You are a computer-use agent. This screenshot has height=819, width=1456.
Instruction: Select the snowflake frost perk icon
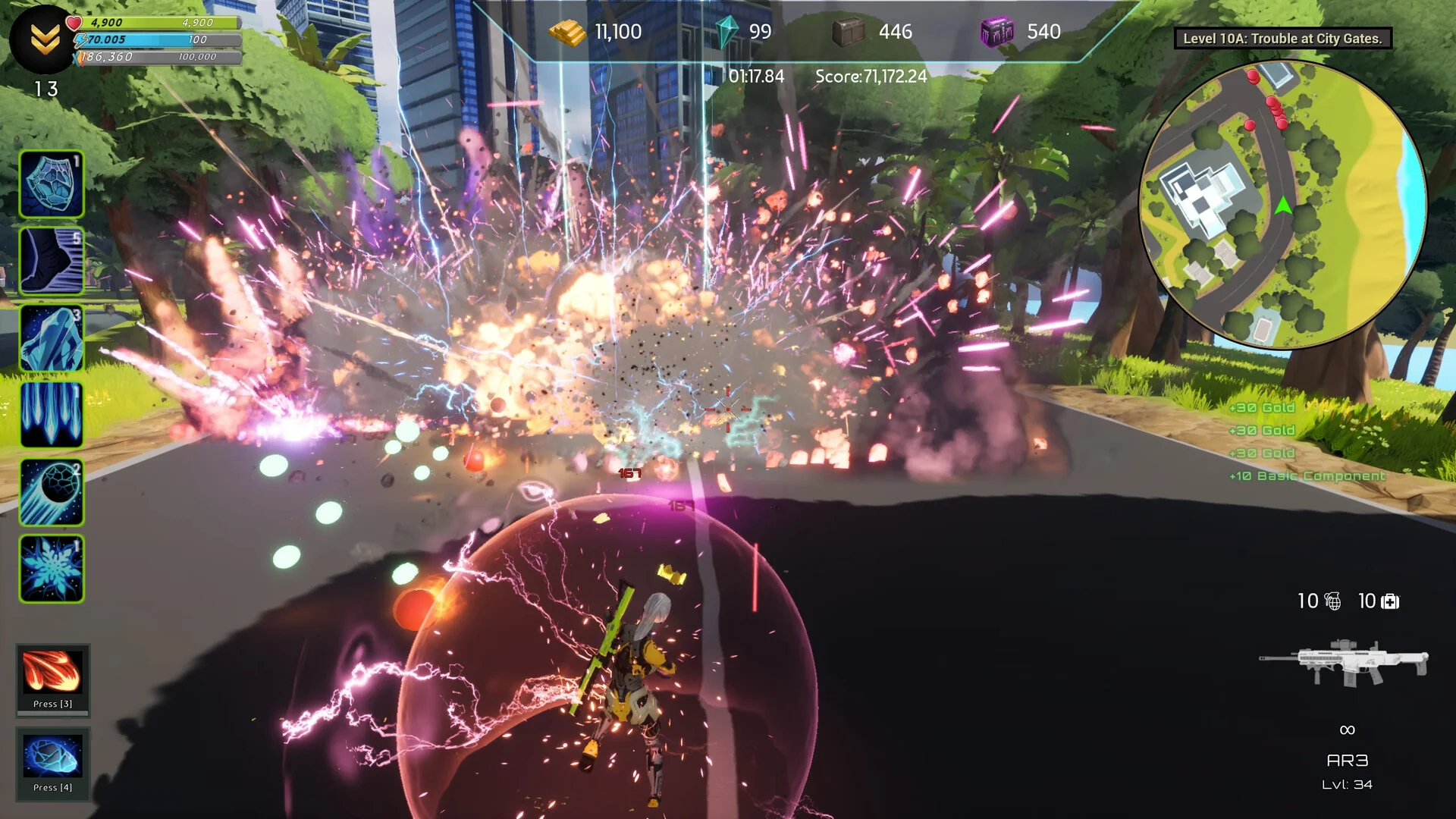pyautogui.click(x=52, y=569)
